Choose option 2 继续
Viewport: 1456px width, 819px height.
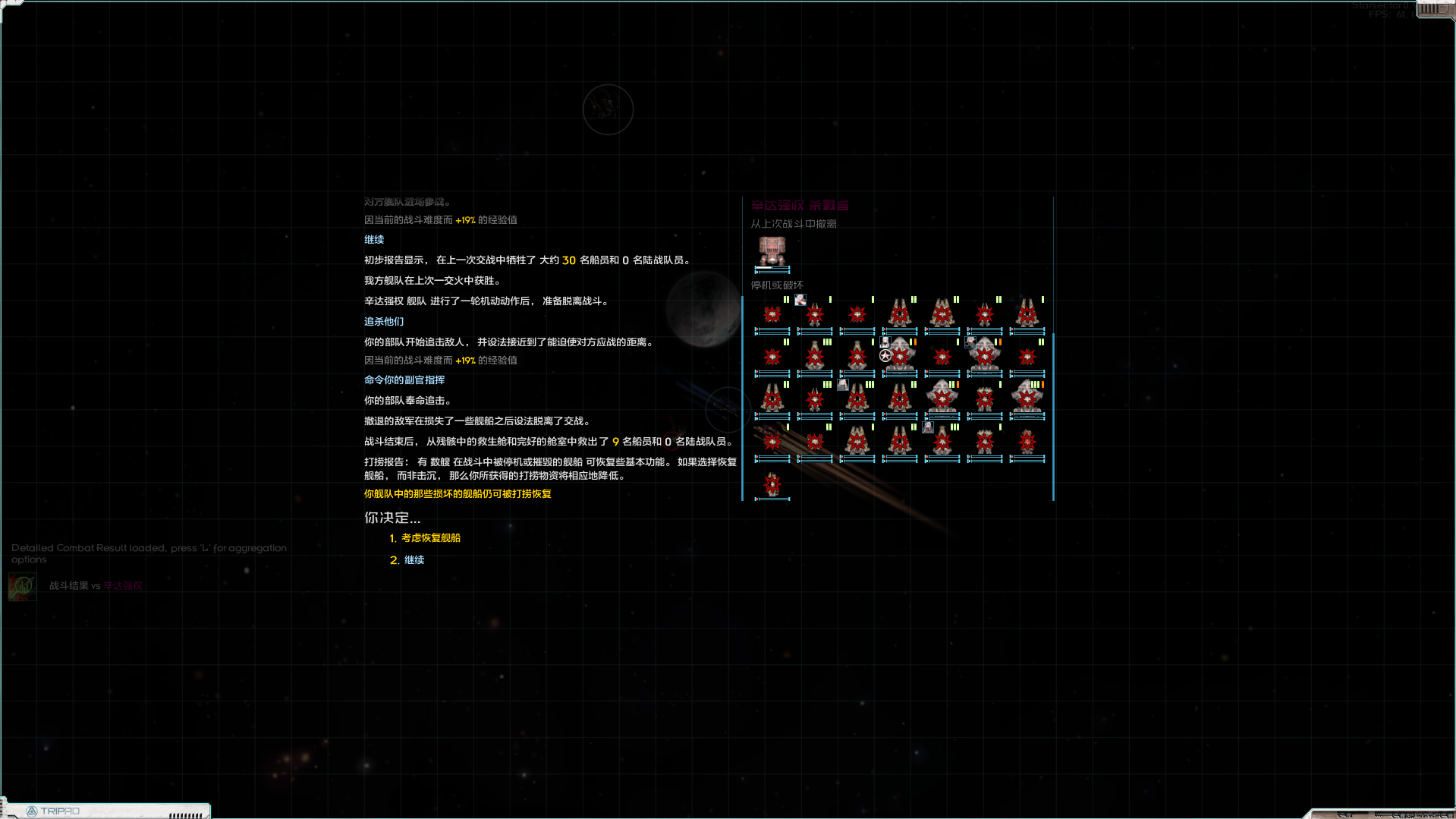coord(414,559)
